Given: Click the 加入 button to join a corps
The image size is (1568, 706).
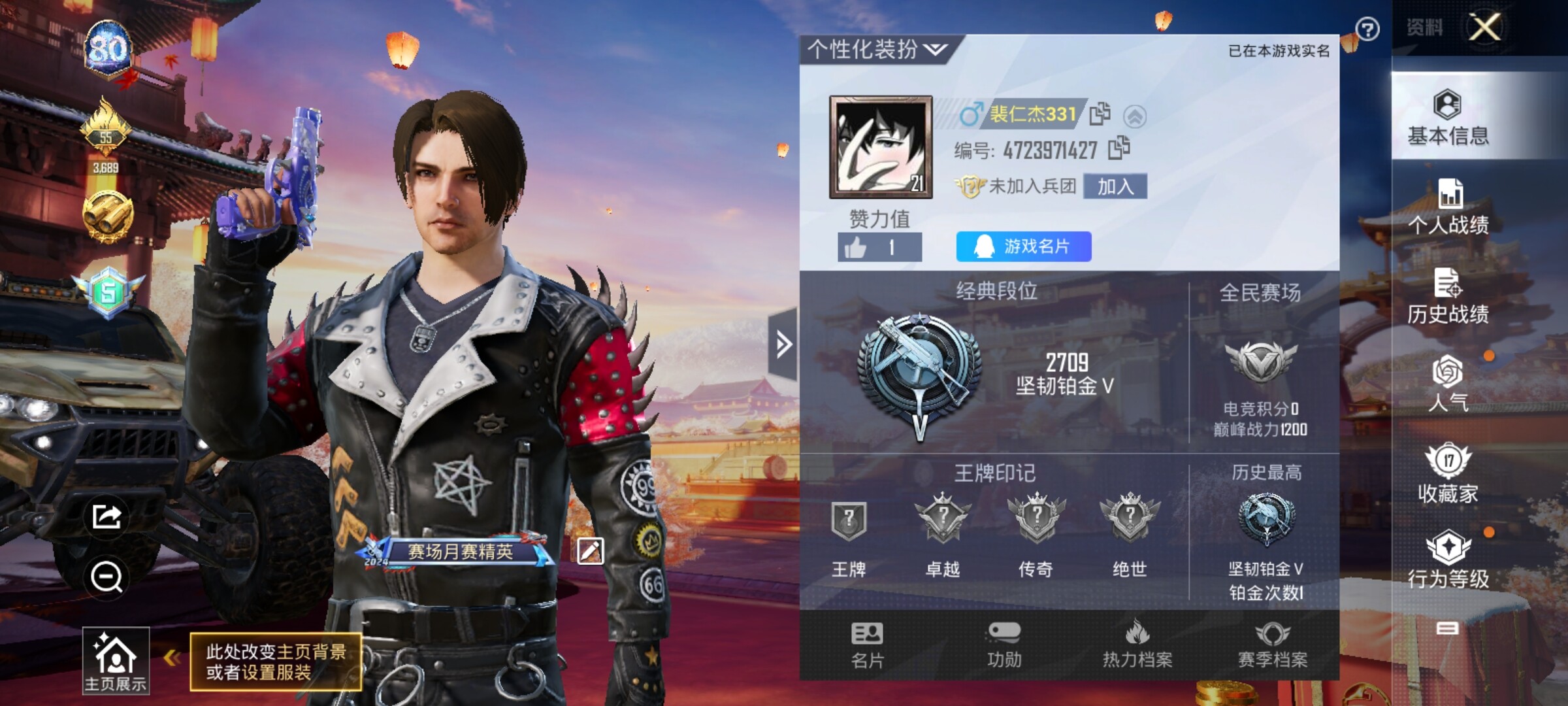Looking at the screenshot, I should pos(1115,186).
